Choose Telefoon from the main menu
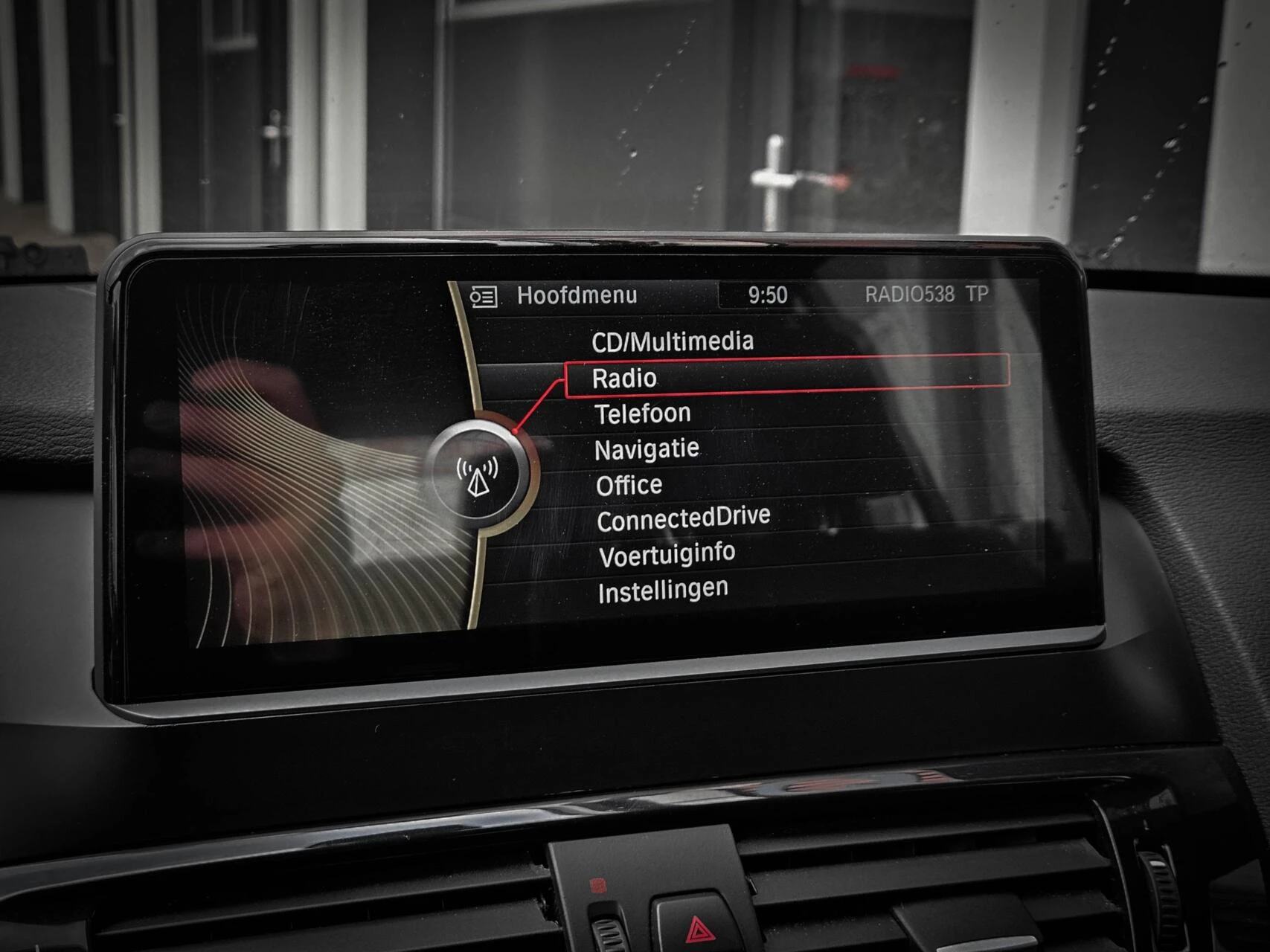 point(643,414)
